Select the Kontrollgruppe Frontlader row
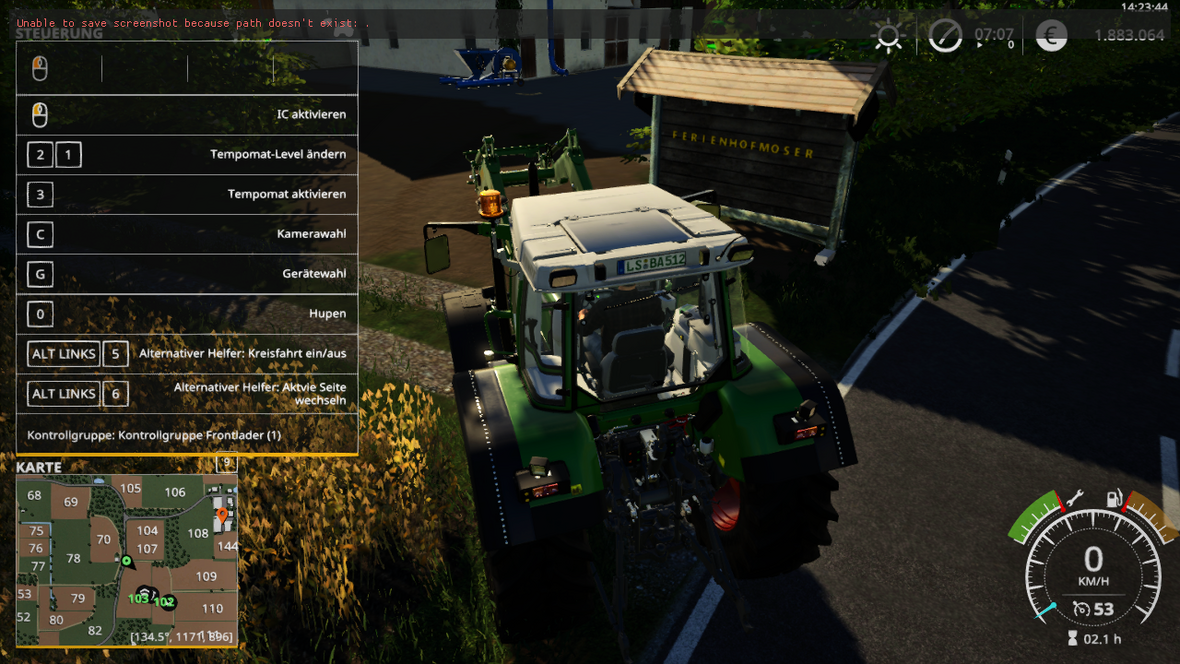Image resolution: width=1180 pixels, height=664 pixels. pyautogui.click(x=187, y=435)
